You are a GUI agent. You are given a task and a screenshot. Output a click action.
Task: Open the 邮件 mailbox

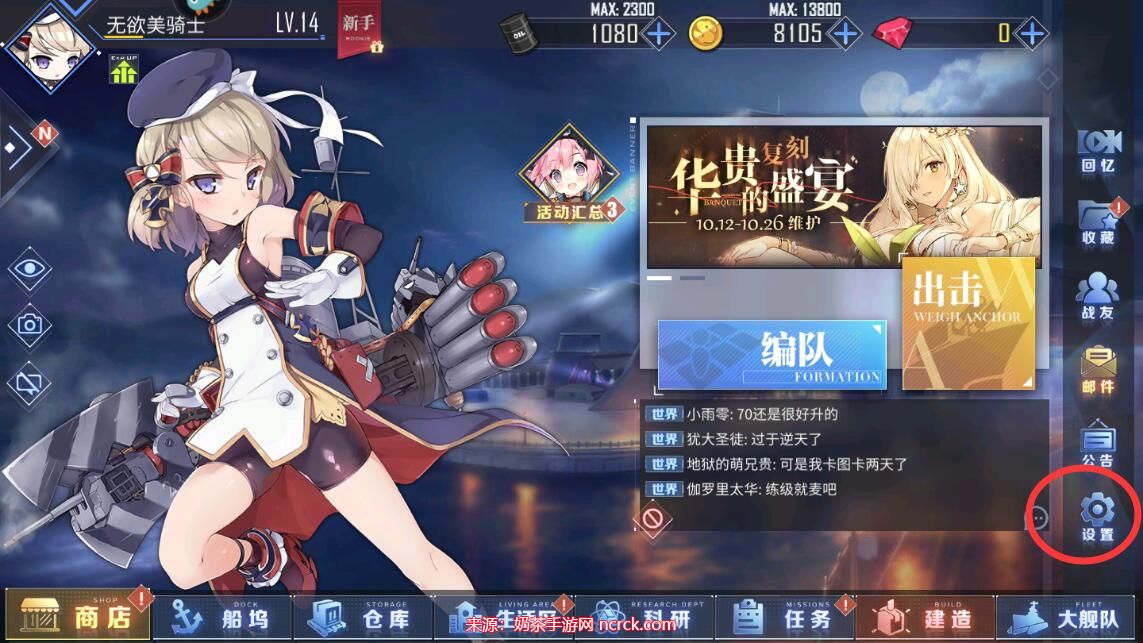point(1097,370)
